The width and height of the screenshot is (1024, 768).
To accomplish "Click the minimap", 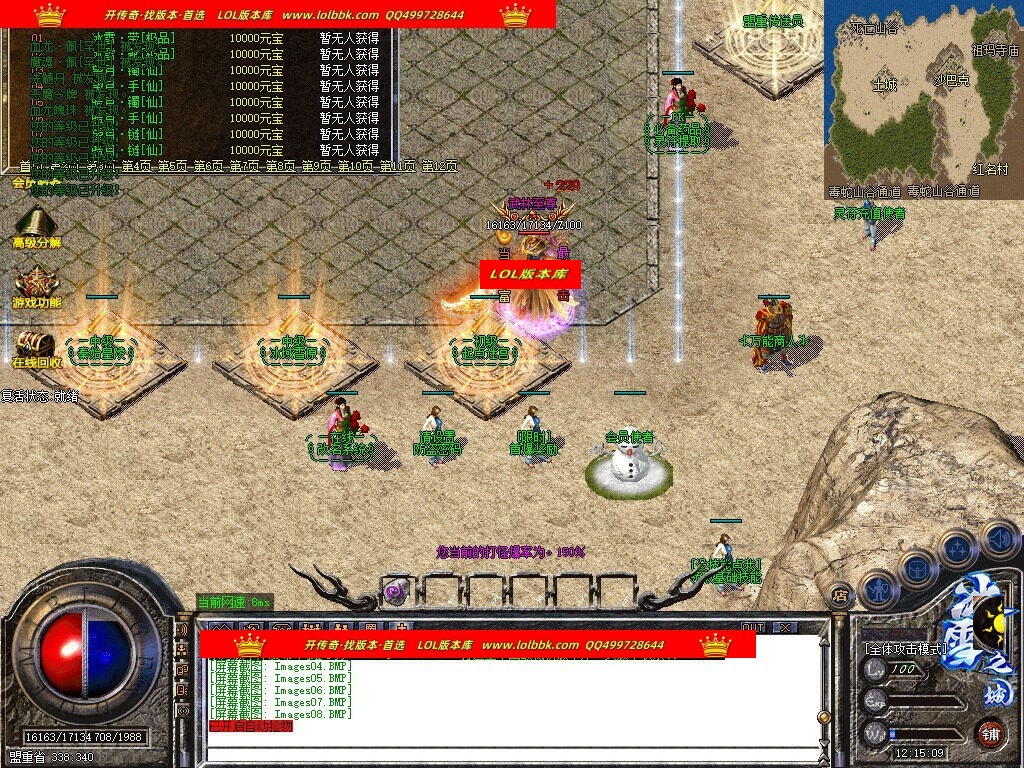I will (923, 98).
